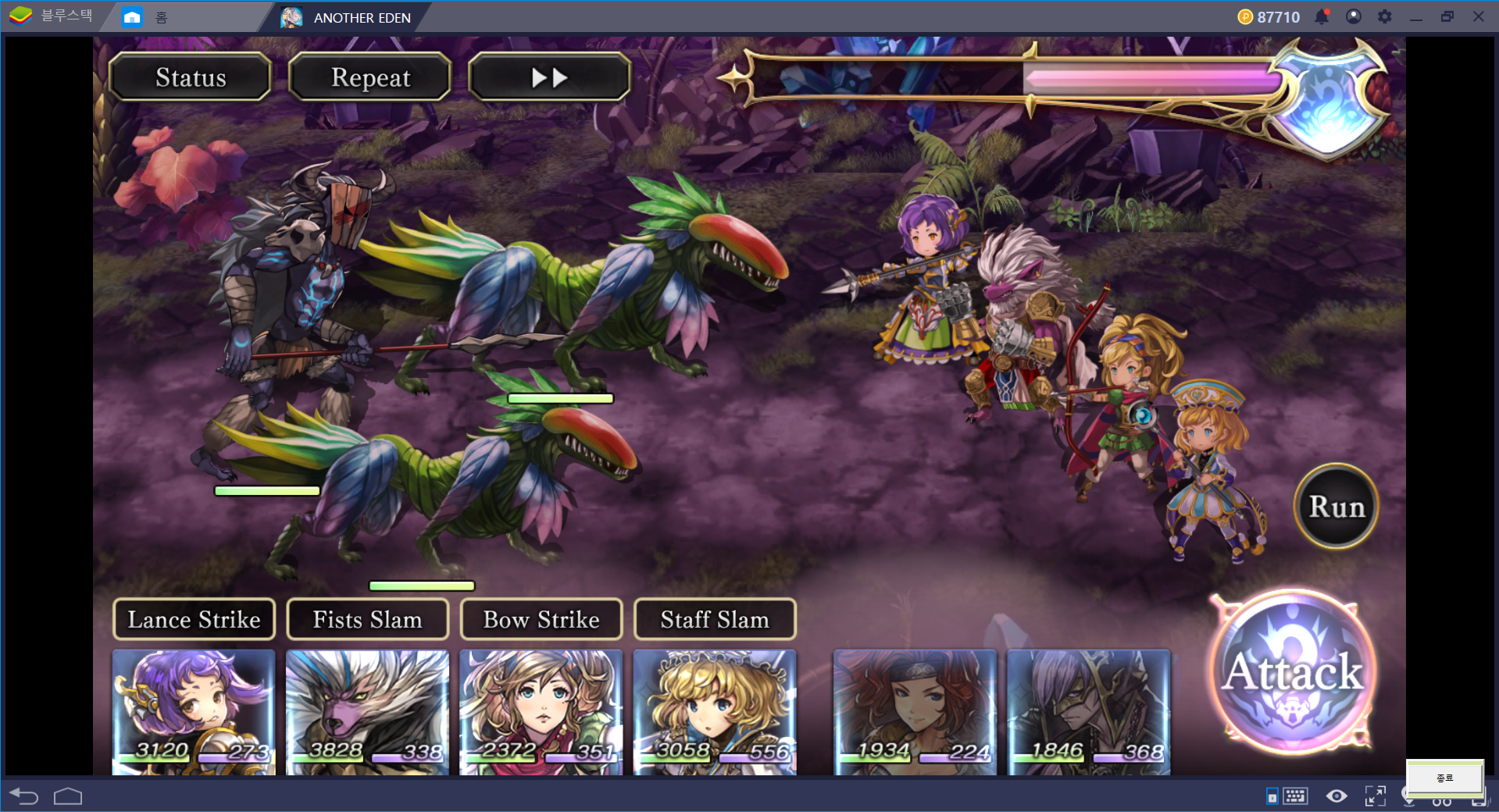Confirm the turn with Attack
Image resolution: width=1499 pixels, height=812 pixels.
(1293, 672)
